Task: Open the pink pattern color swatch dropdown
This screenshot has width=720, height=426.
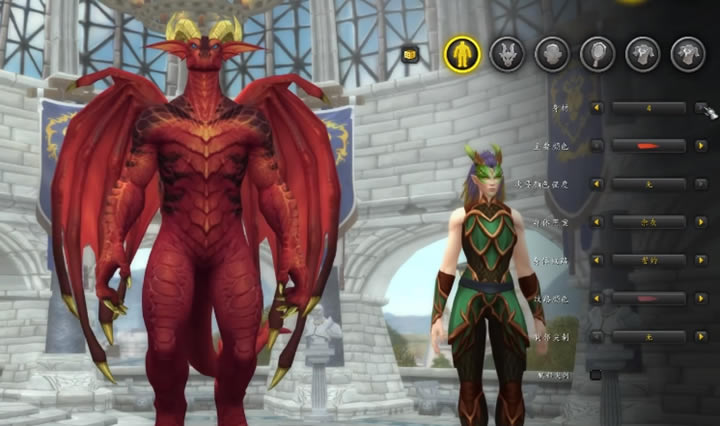Action: (x=648, y=298)
